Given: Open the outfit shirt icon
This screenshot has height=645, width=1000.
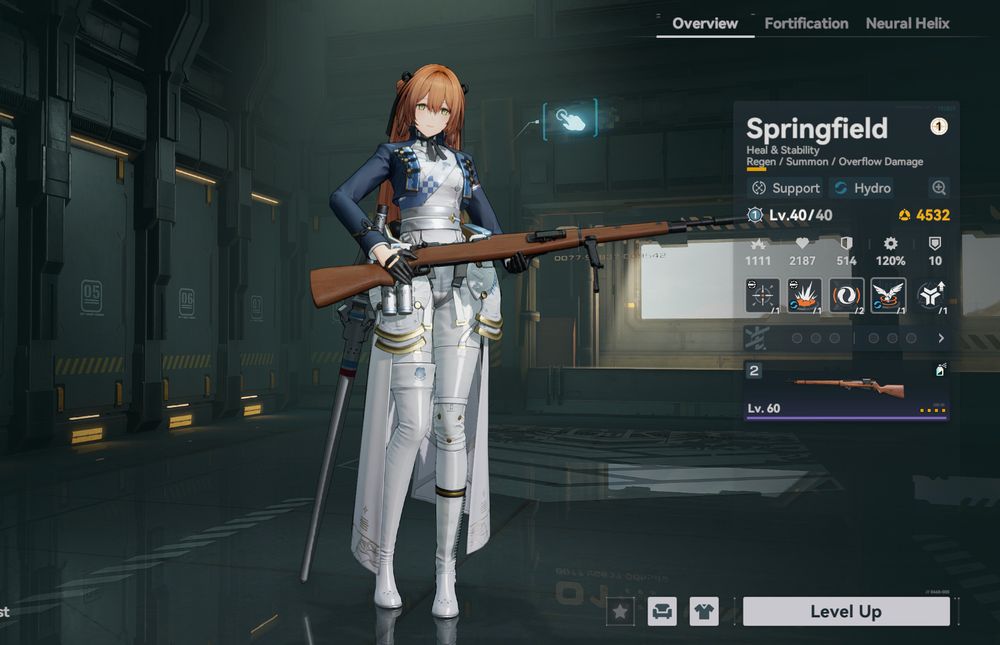Looking at the screenshot, I should pos(704,611).
